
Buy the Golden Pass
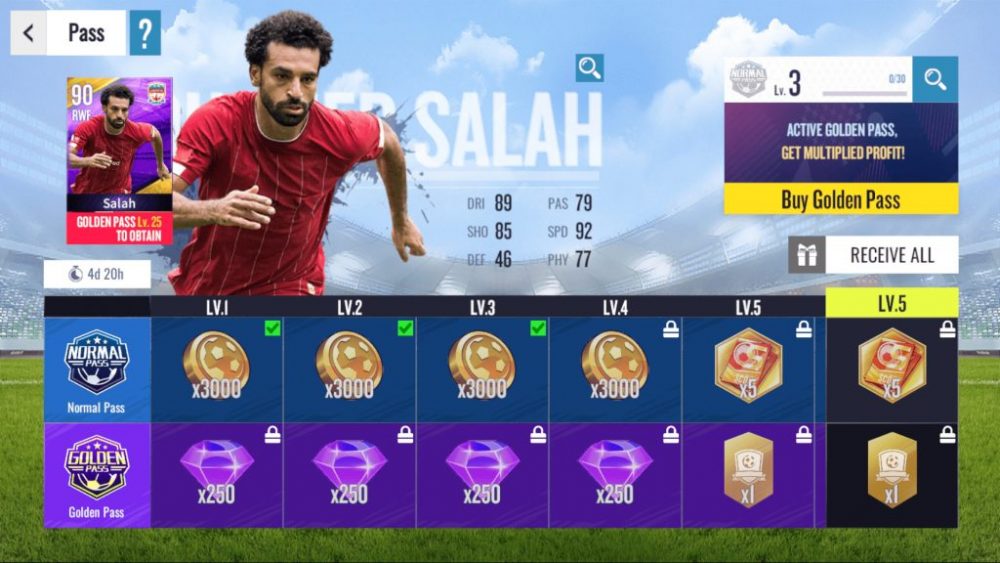[x=840, y=199]
